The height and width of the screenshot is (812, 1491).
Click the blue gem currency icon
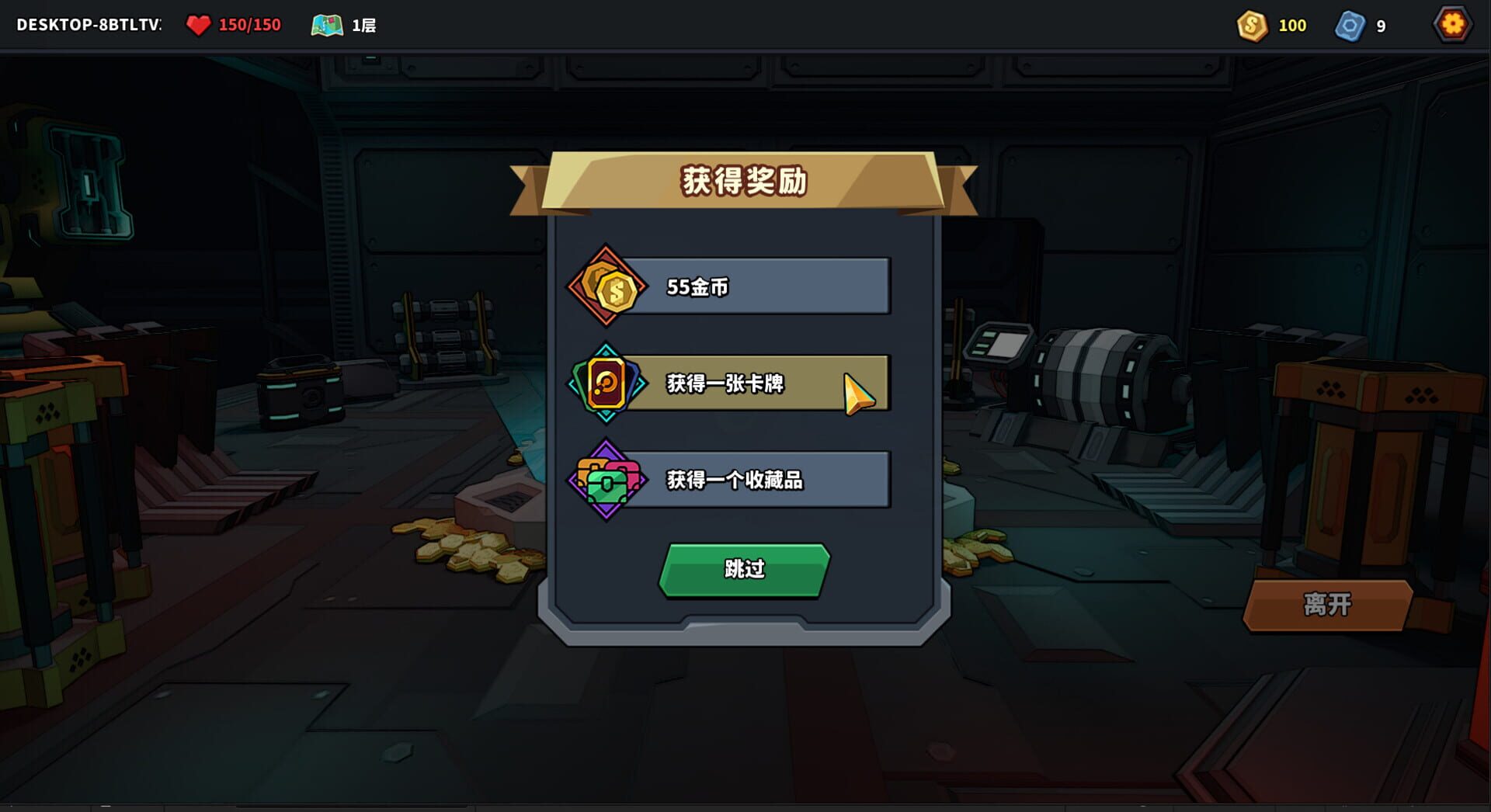click(1350, 25)
